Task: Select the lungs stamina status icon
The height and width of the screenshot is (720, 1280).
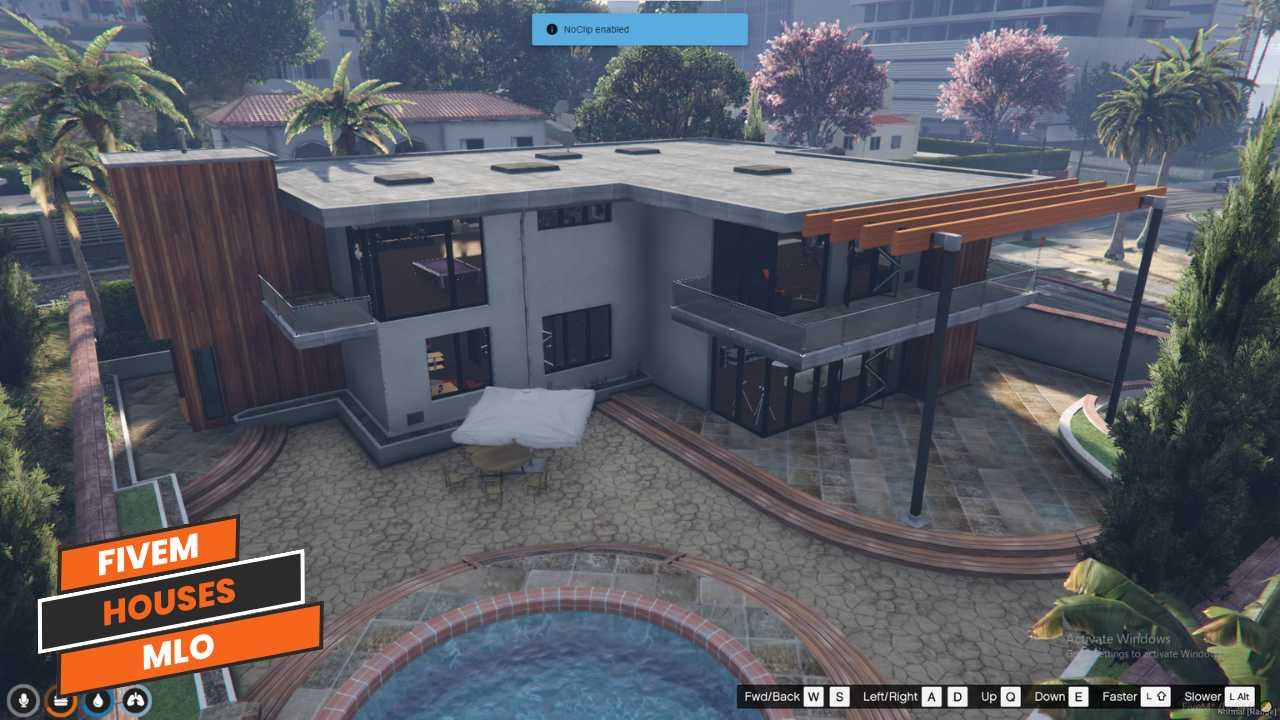Action: 134,701
